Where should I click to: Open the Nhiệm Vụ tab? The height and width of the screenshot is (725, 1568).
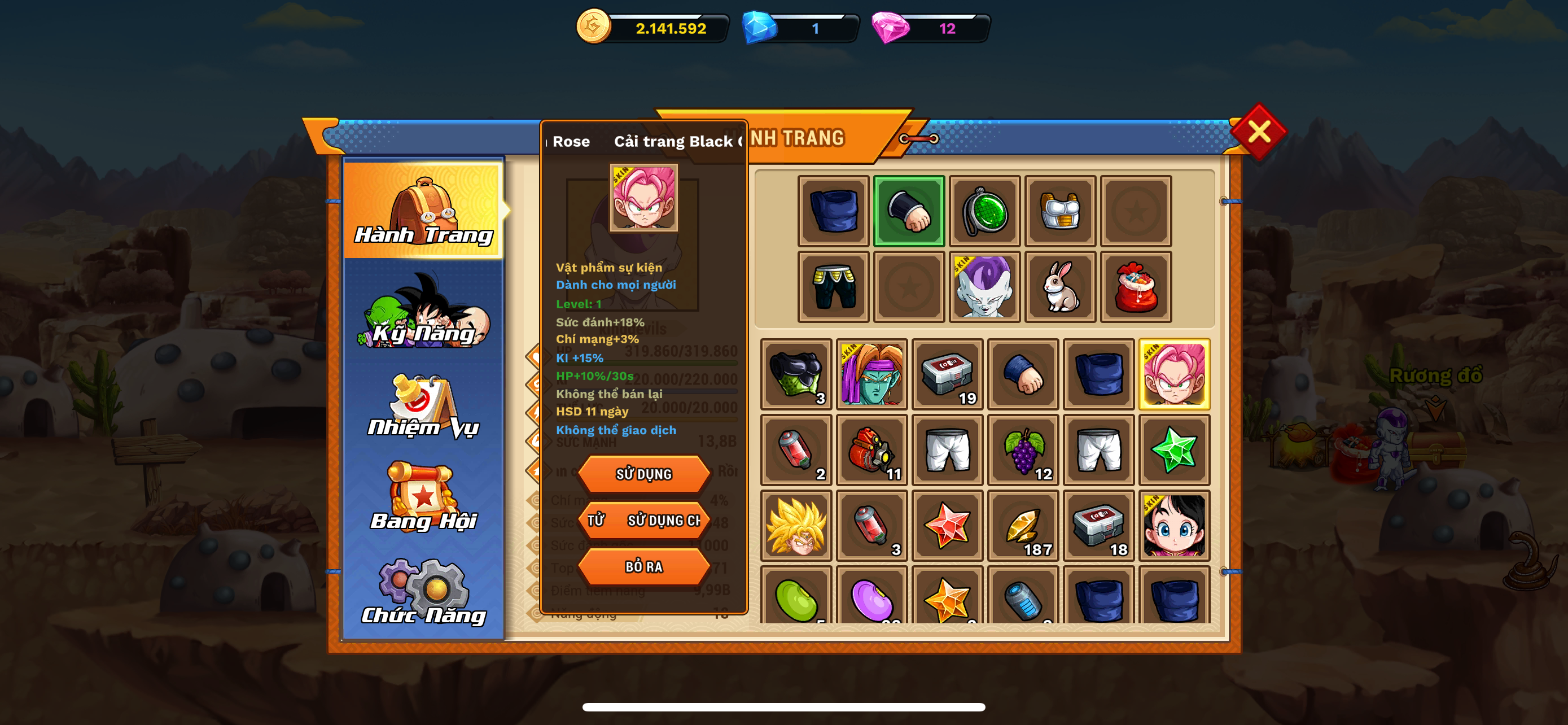(x=424, y=407)
